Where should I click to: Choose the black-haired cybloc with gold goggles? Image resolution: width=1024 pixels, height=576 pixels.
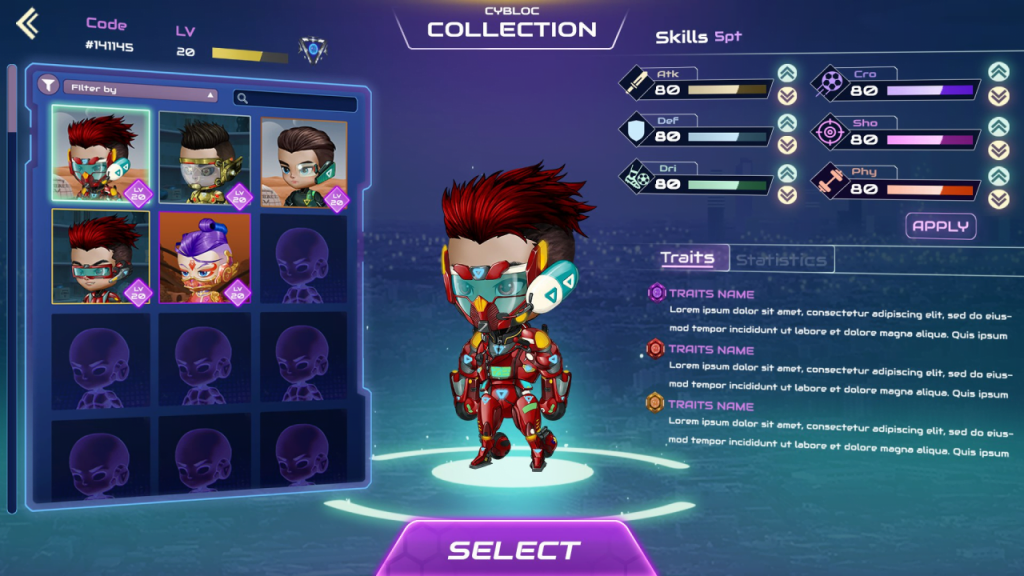coord(204,159)
